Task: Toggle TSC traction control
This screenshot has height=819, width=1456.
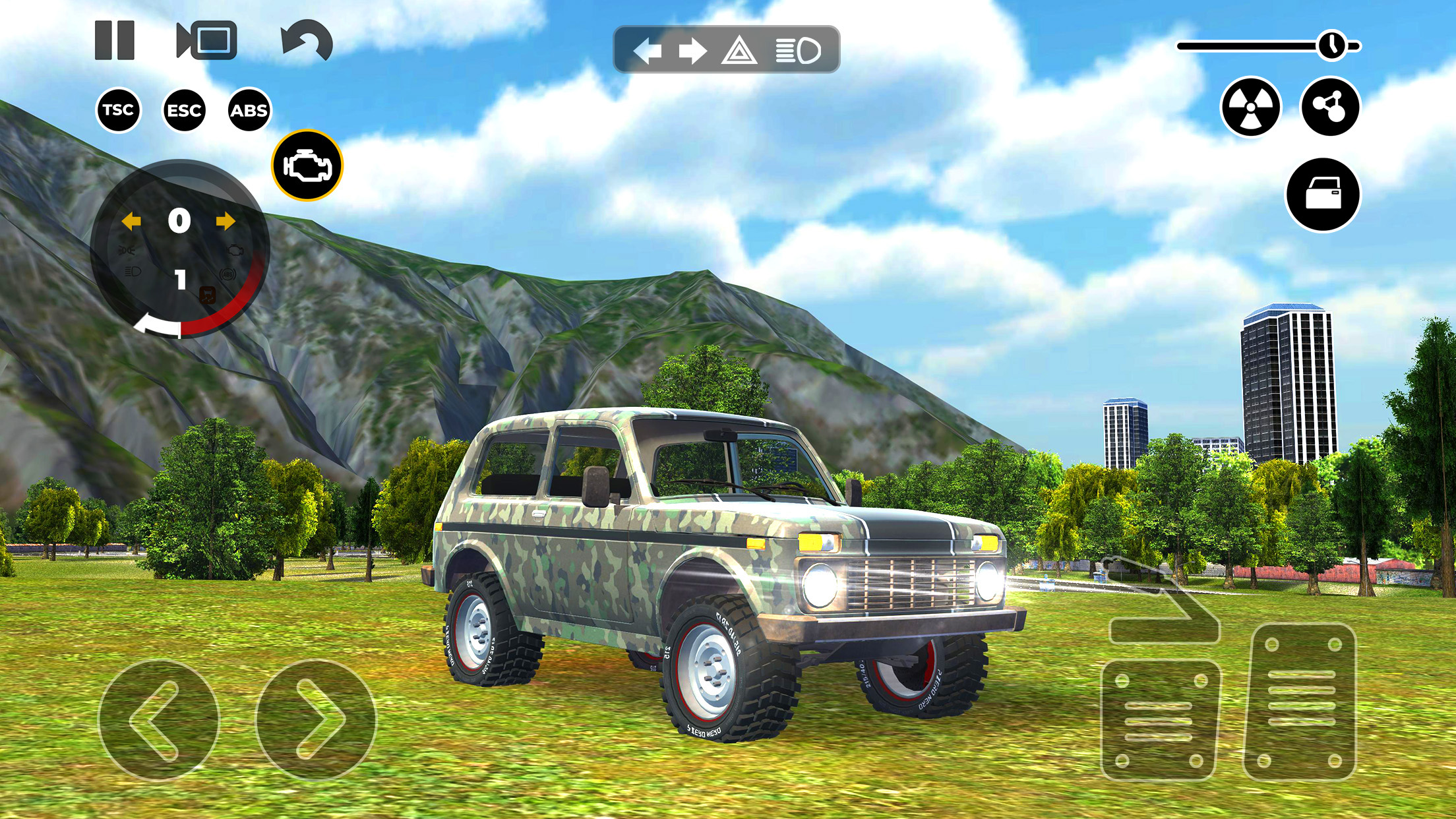Action: click(117, 110)
